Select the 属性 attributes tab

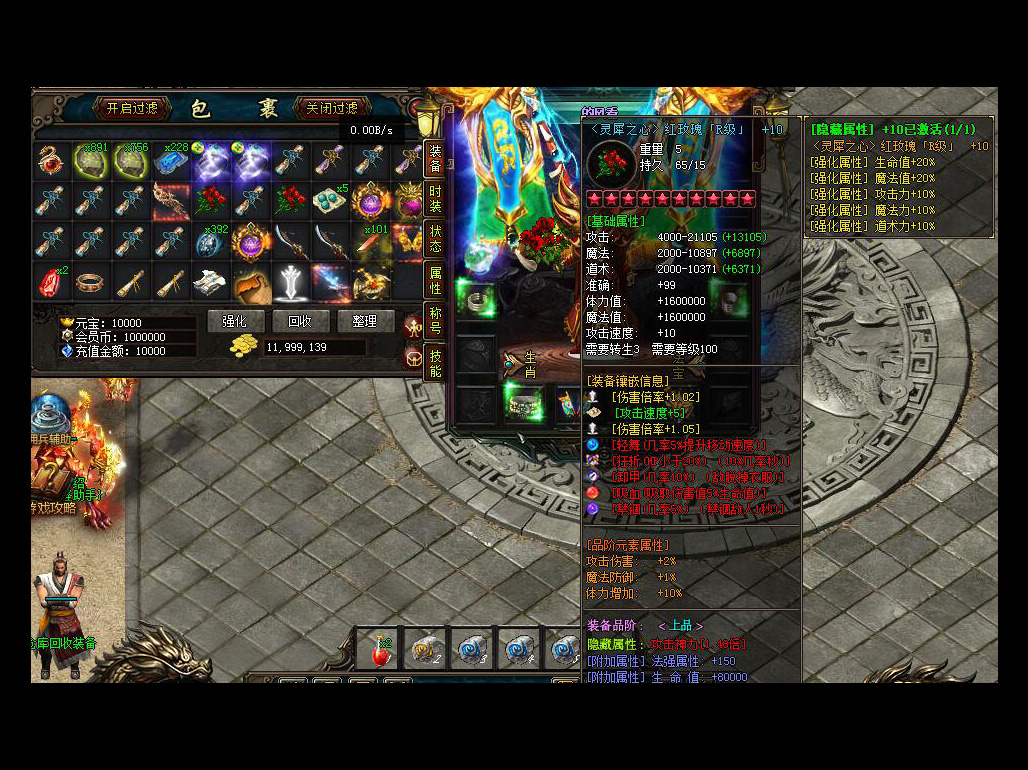tap(435, 280)
